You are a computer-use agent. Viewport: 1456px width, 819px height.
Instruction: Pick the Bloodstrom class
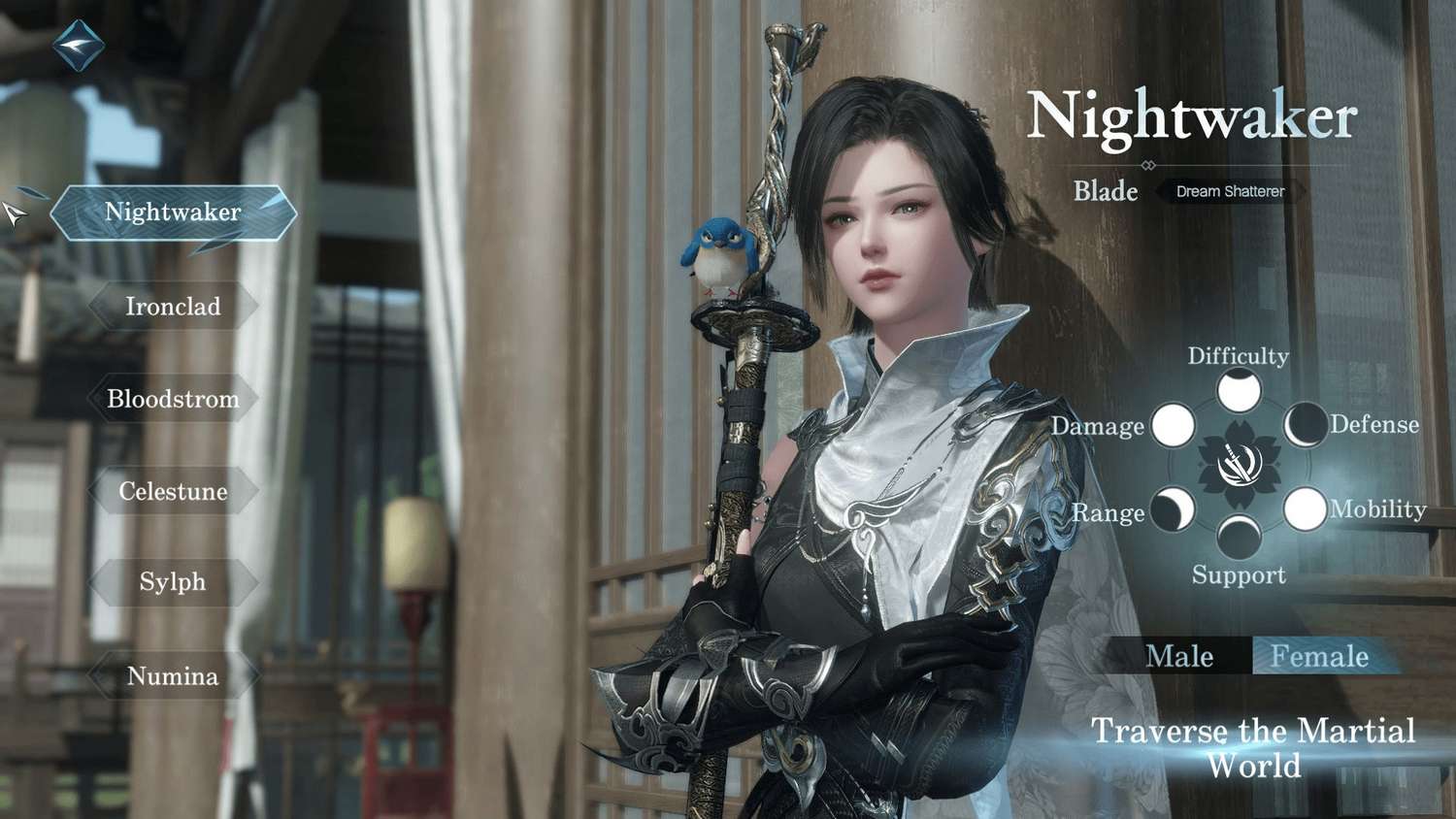(173, 399)
